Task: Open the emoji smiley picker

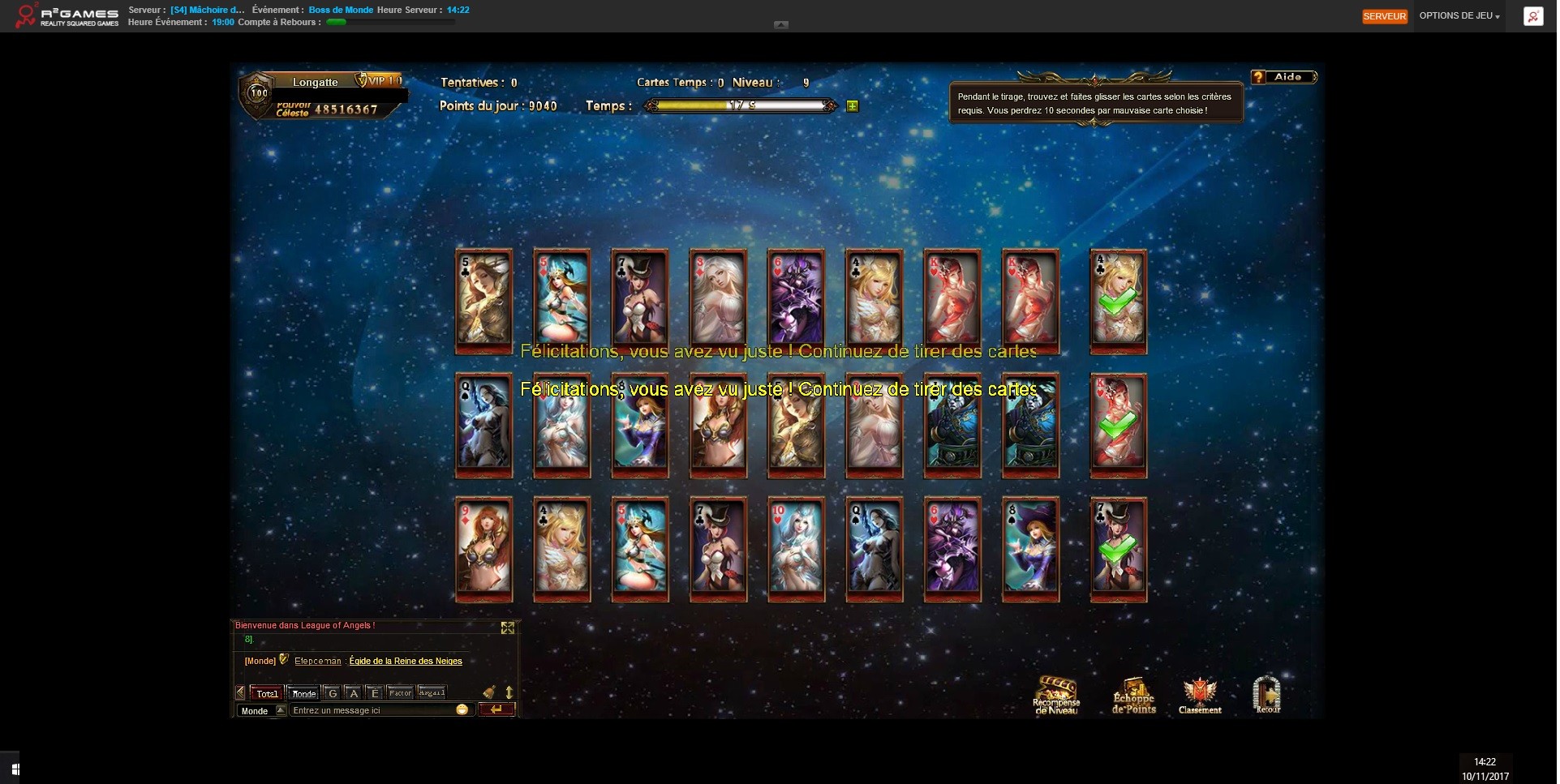Action: pyautogui.click(x=462, y=709)
